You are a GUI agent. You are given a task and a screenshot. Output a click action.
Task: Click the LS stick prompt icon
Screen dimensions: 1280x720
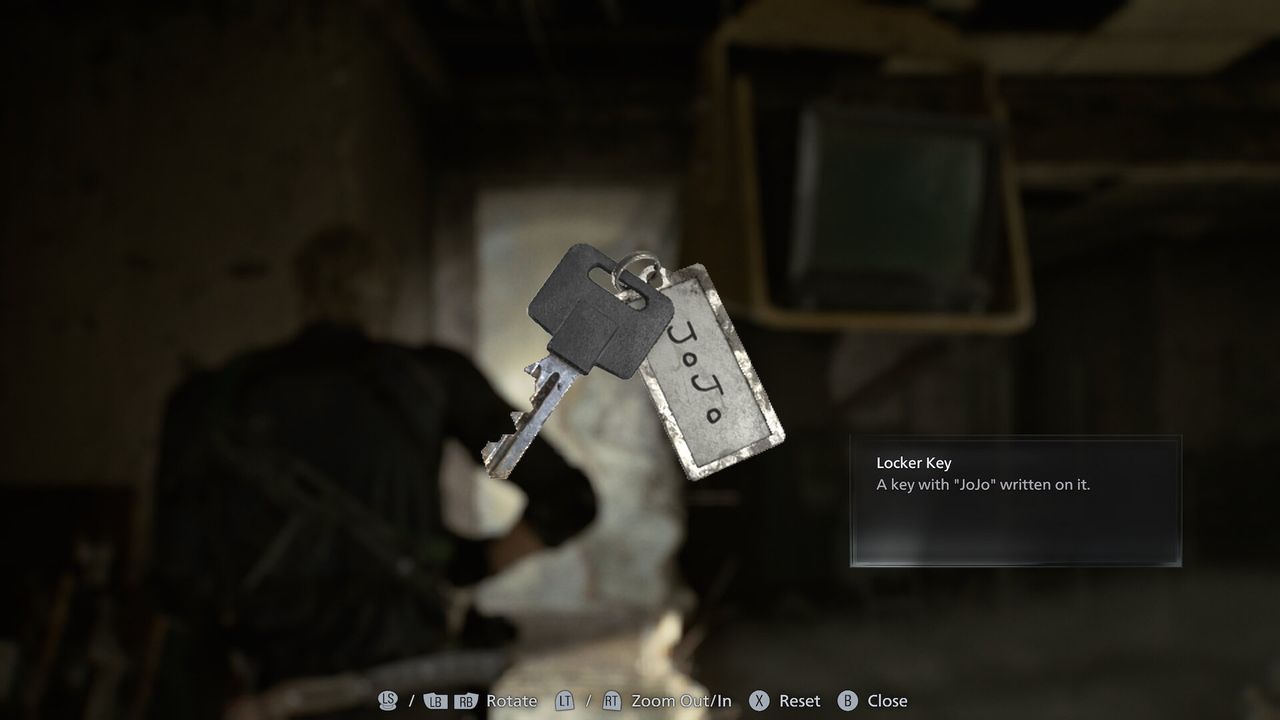tap(386, 701)
